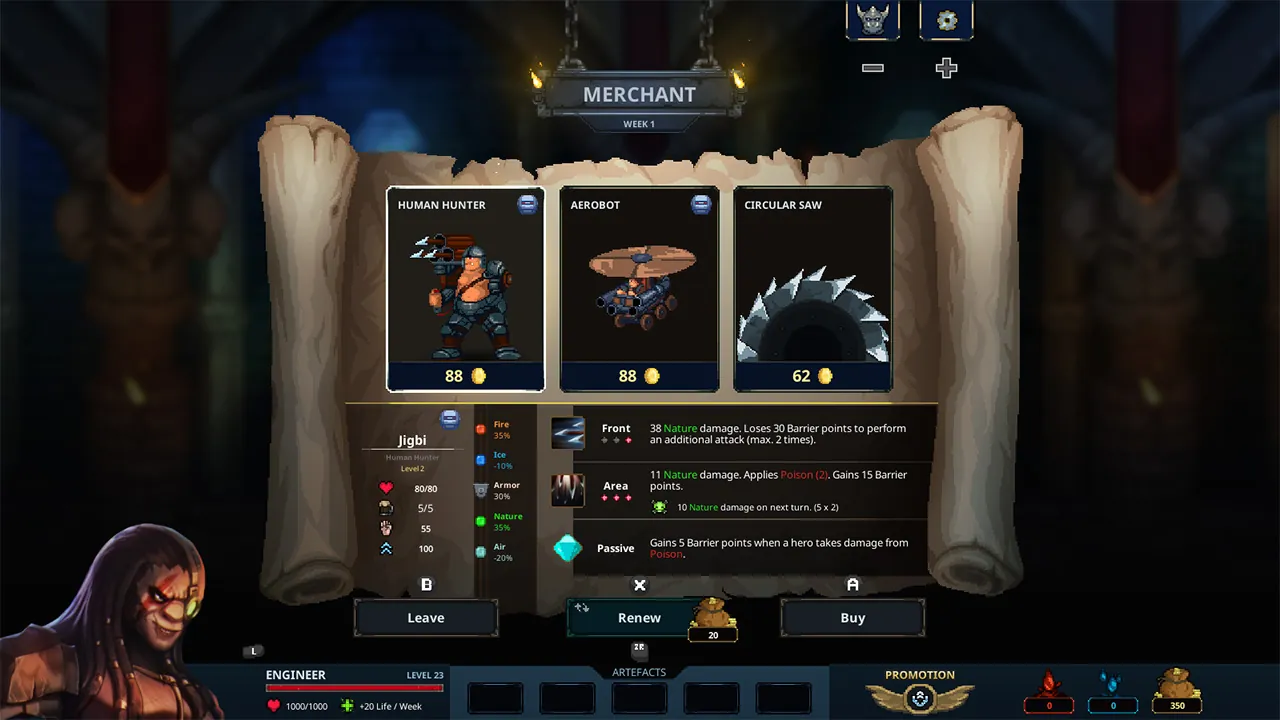
Task: Open the bestiary monster helmet icon
Action: [x=872, y=20]
